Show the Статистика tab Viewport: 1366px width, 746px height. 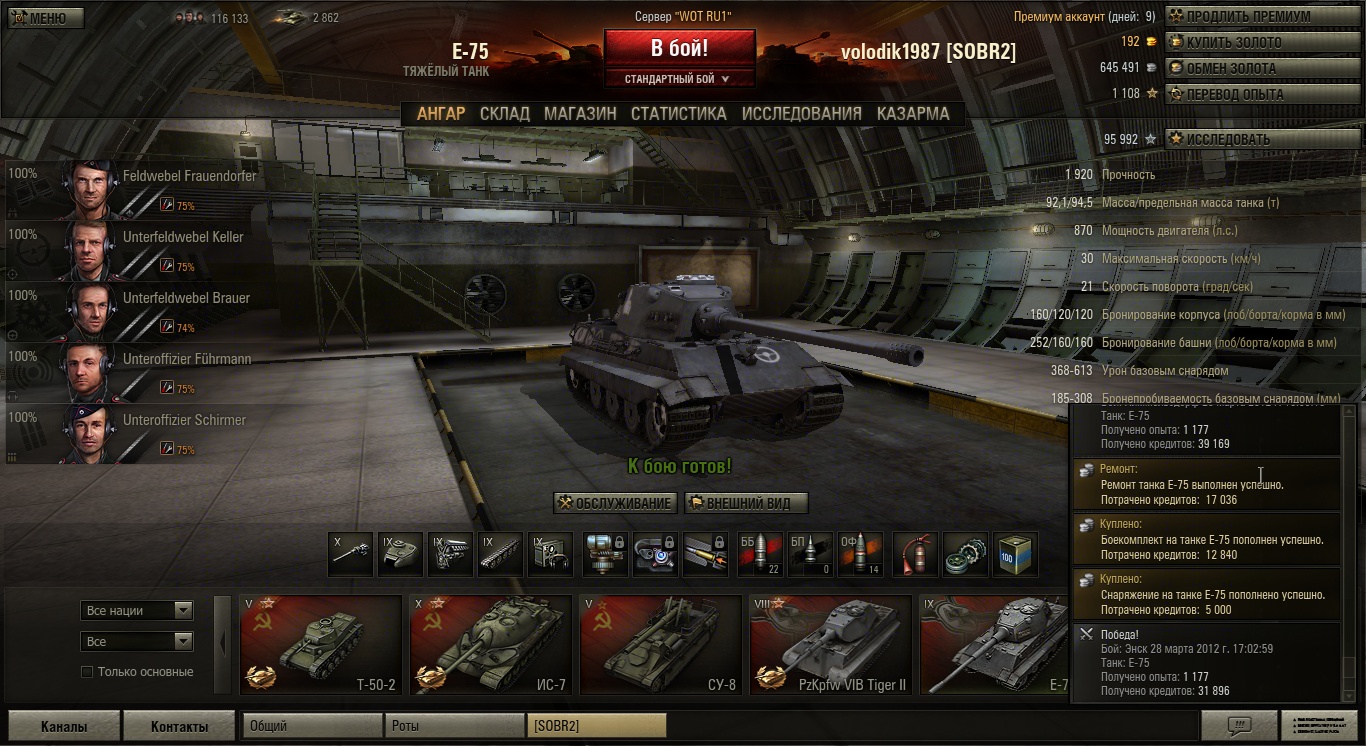[x=678, y=114]
